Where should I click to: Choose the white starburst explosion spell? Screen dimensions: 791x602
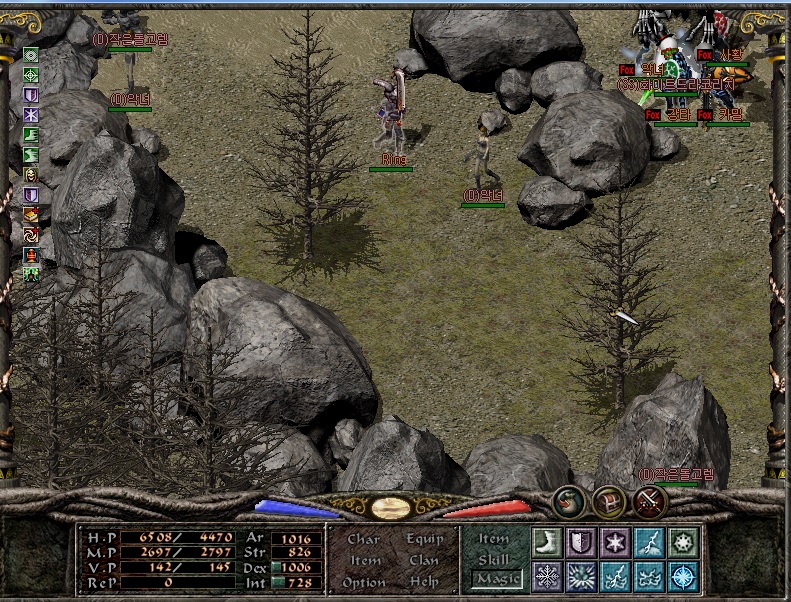(581, 576)
